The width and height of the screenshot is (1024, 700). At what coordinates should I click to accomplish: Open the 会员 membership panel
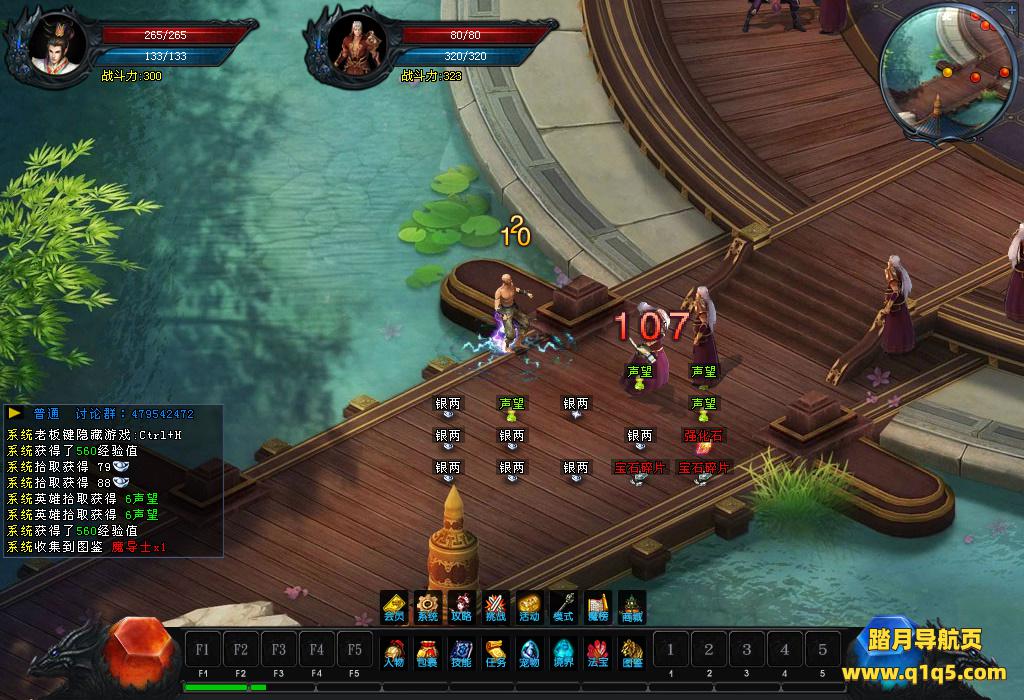[394, 607]
